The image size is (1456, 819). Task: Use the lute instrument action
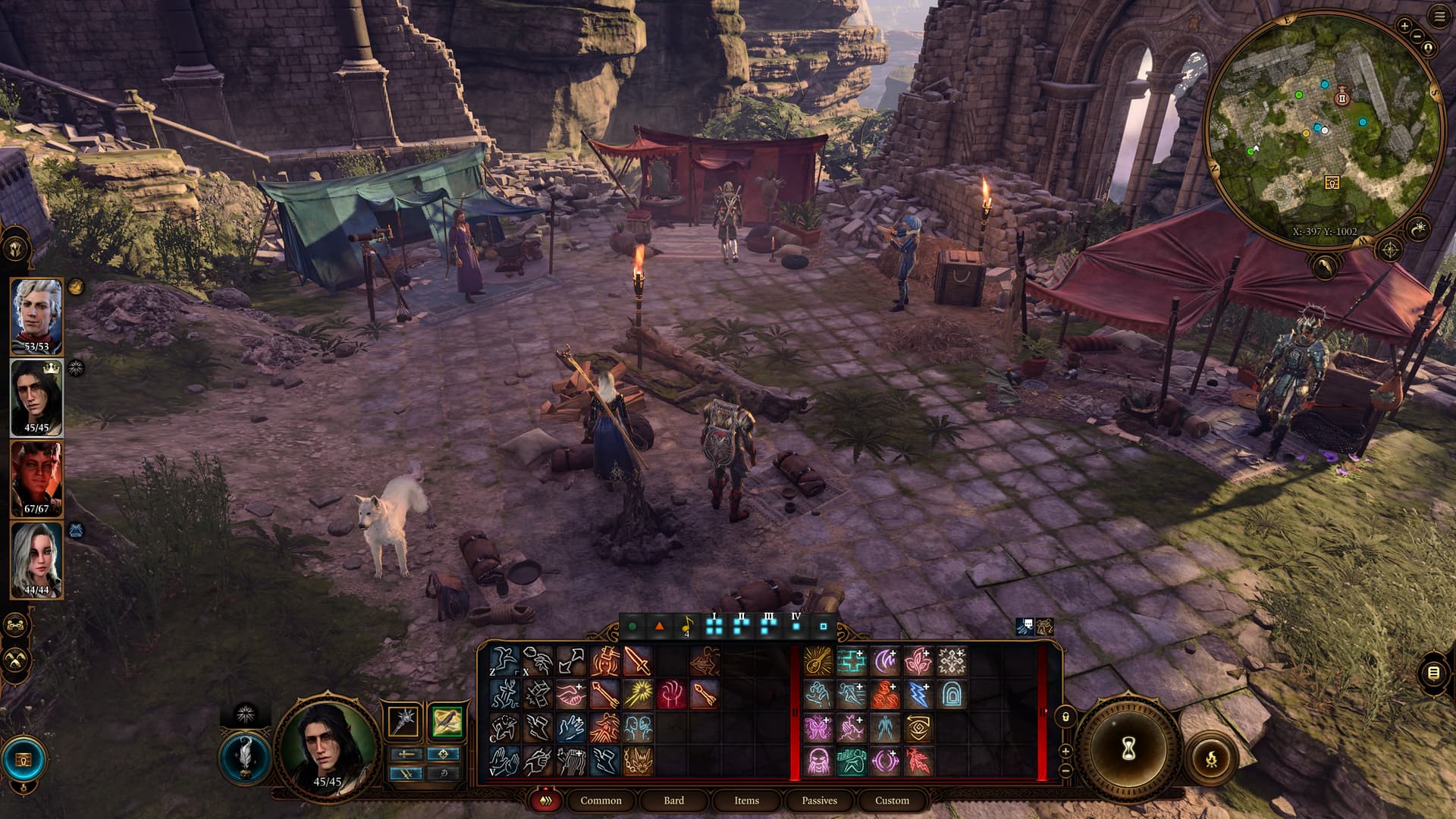click(x=818, y=661)
